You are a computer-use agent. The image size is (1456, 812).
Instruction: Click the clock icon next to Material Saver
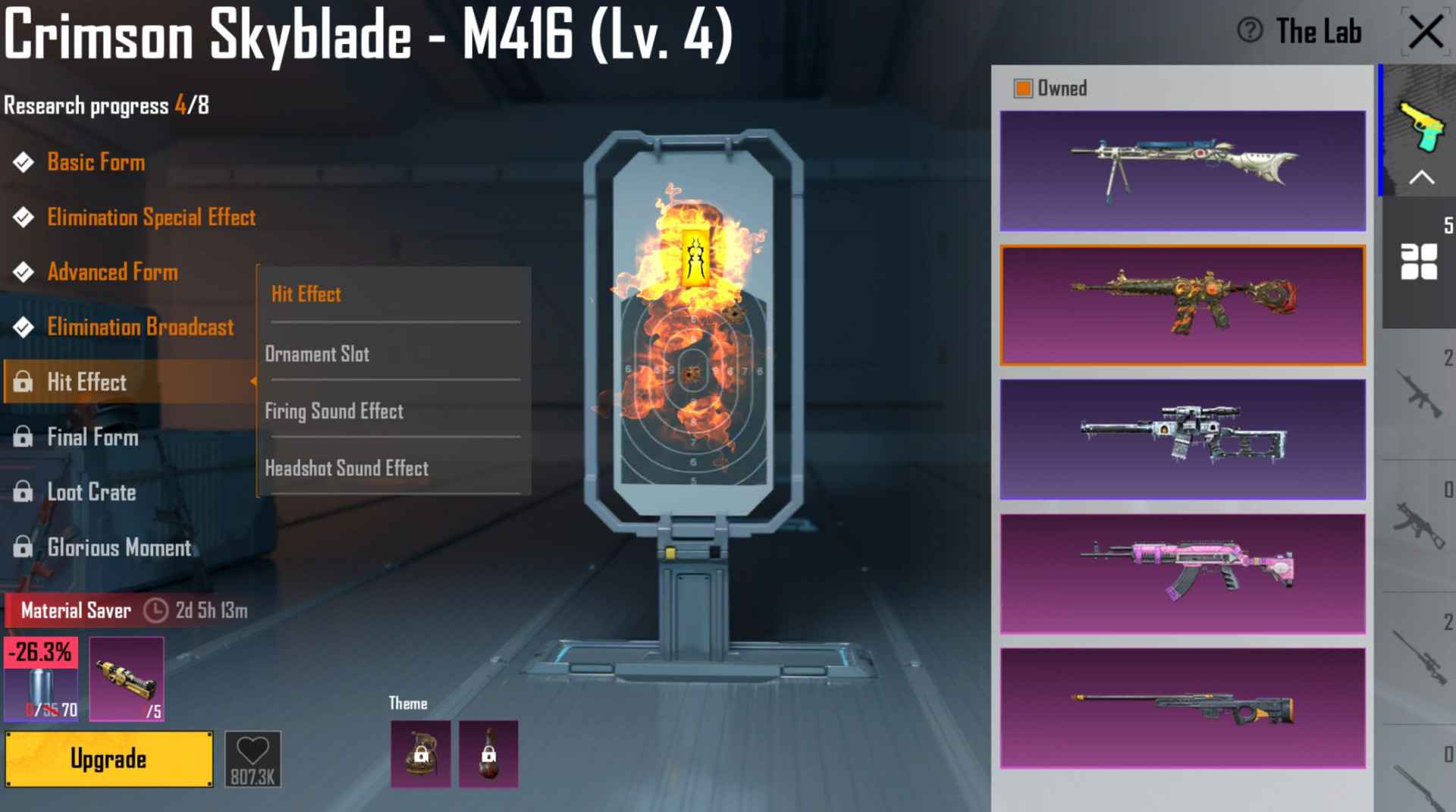[x=156, y=610]
